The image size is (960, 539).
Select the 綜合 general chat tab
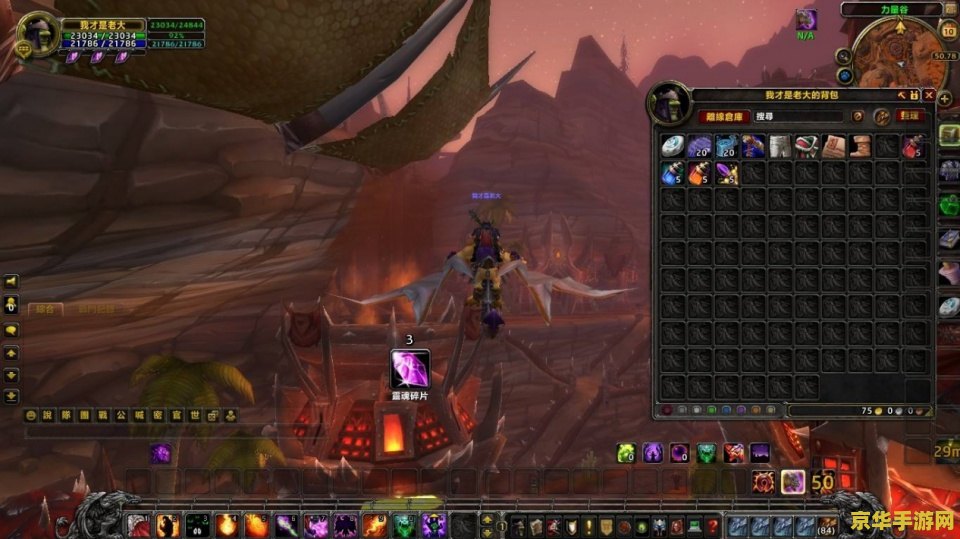pos(45,309)
